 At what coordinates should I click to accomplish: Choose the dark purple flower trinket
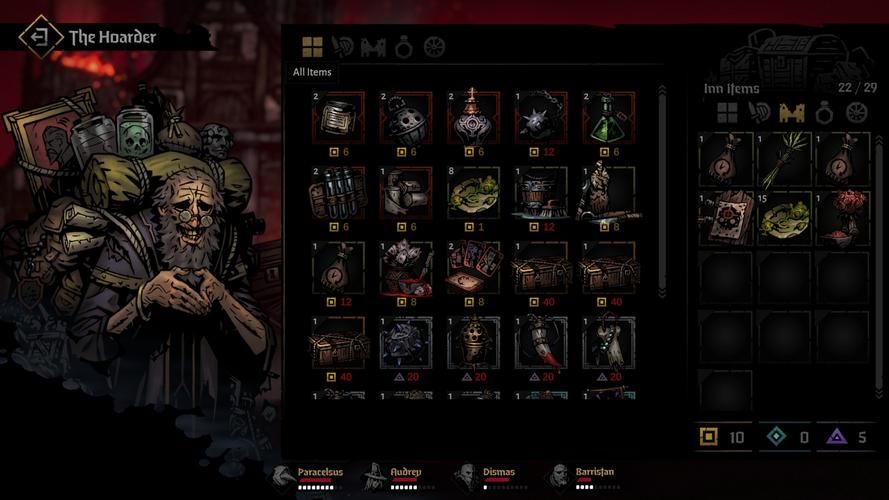pos(405,343)
